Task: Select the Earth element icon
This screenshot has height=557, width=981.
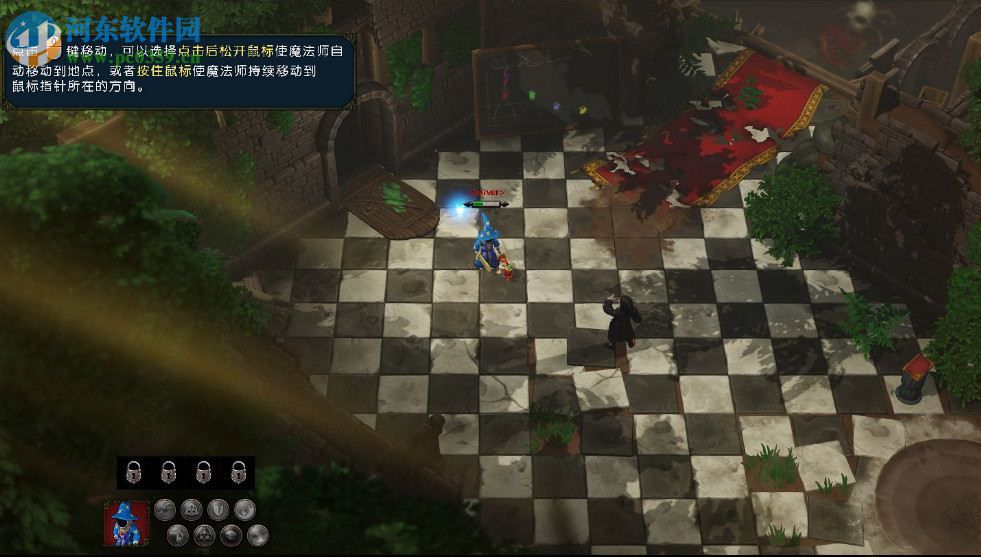Action: click(x=231, y=535)
